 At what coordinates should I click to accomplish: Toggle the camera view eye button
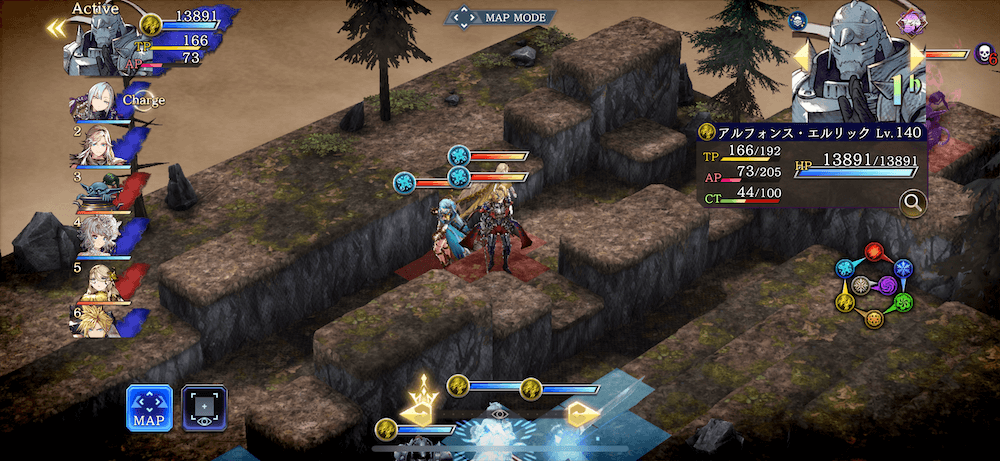(204, 408)
